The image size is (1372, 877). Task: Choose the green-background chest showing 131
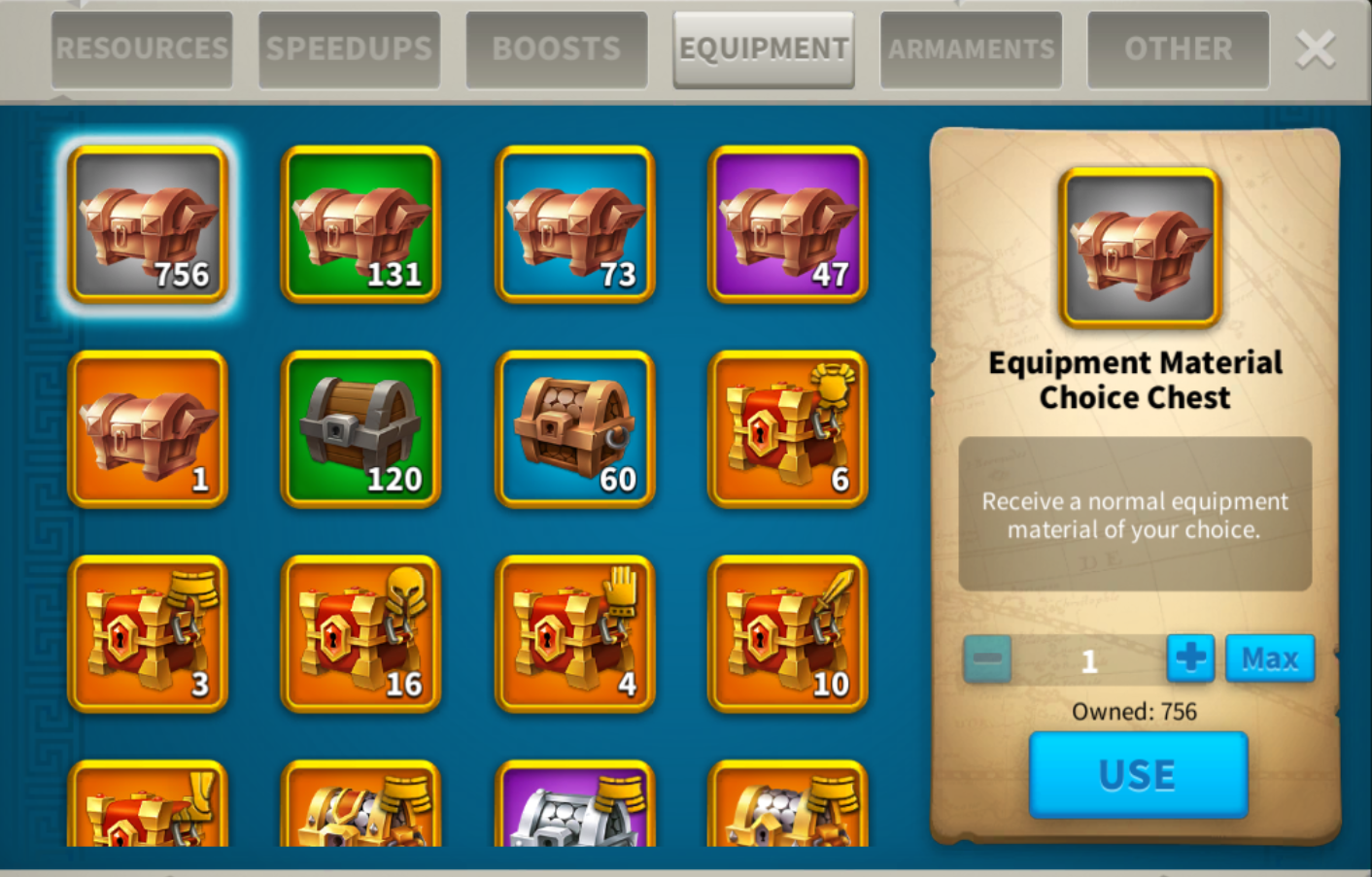coord(360,224)
